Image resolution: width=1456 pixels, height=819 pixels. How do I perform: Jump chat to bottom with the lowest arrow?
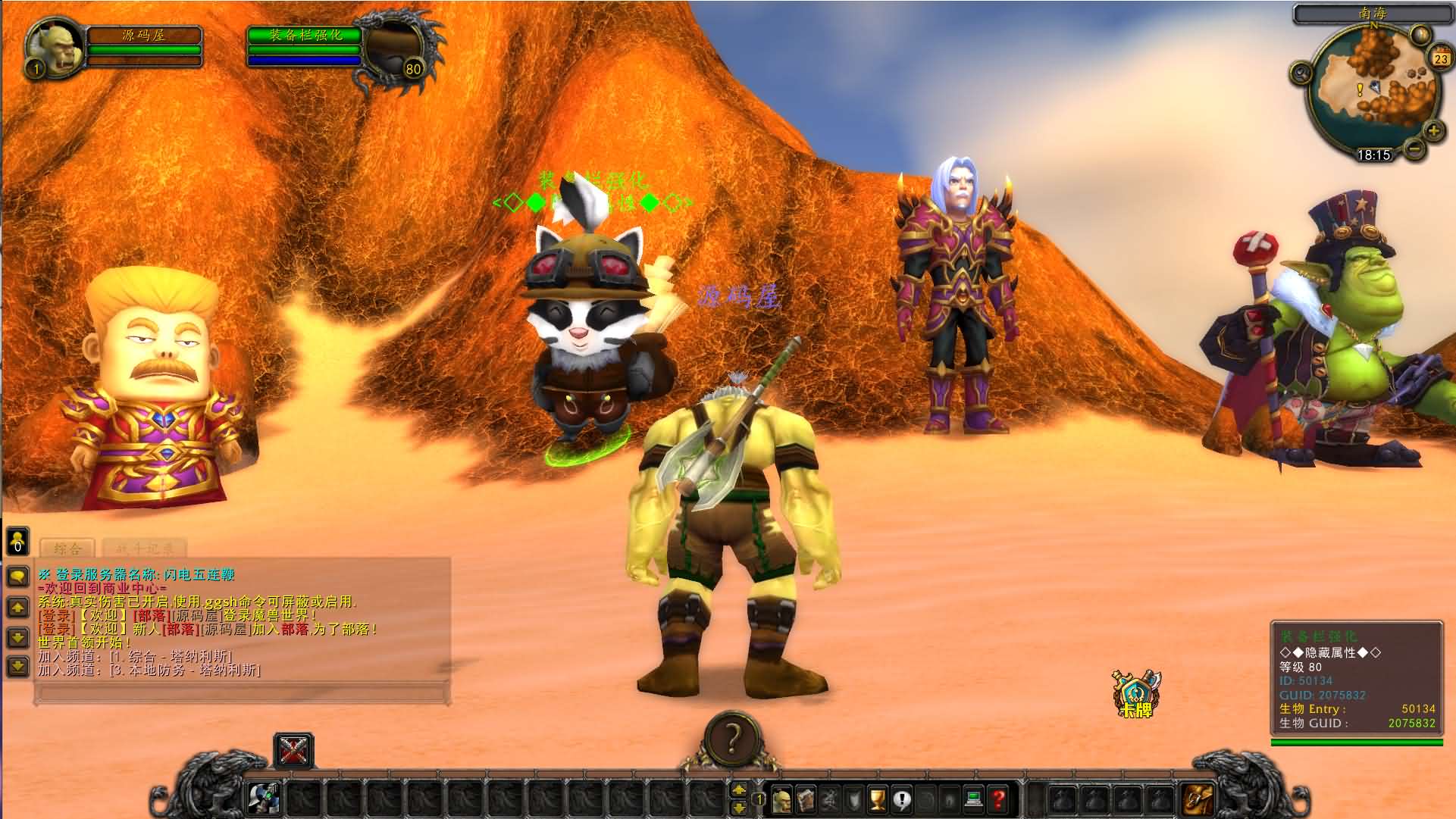(x=18, y=666)
